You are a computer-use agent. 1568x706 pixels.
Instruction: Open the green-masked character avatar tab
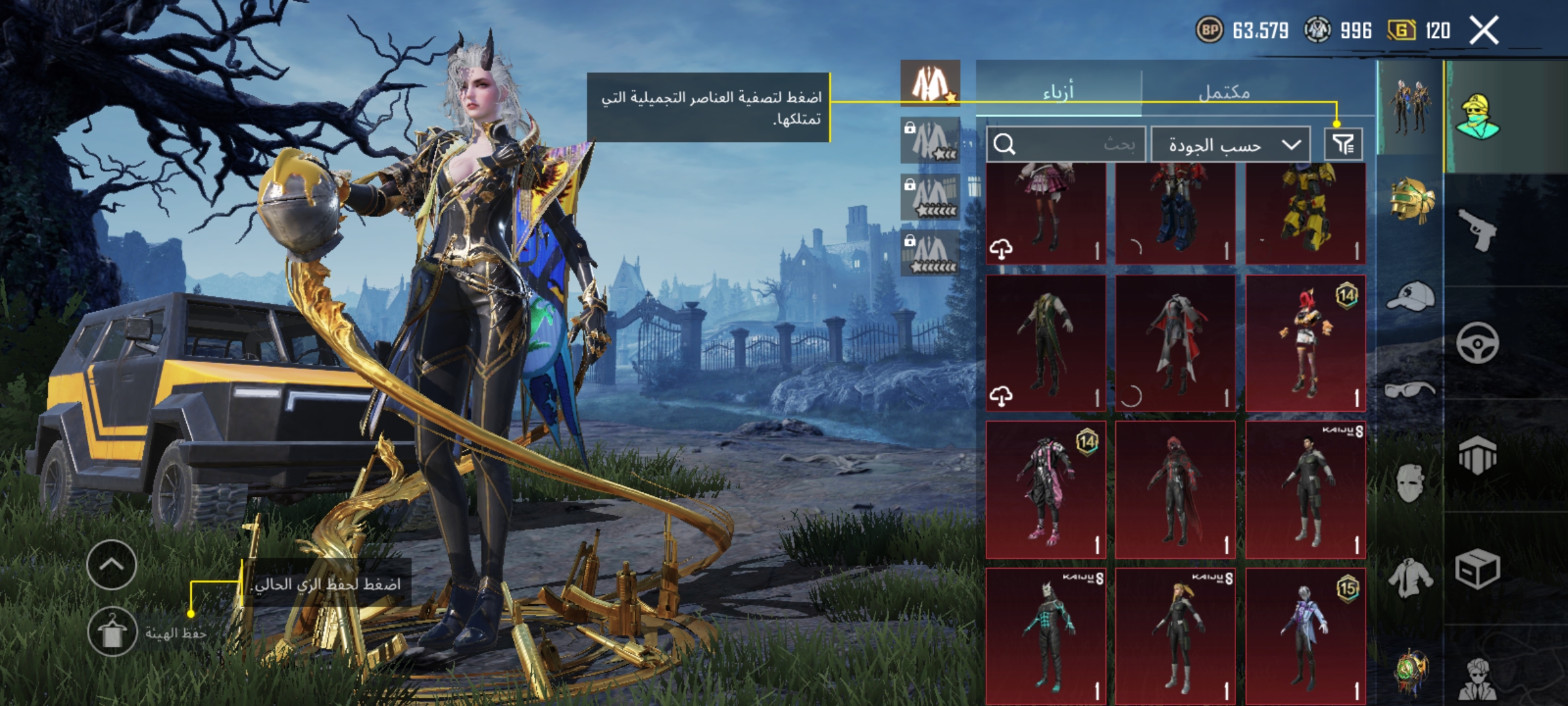1478,116
